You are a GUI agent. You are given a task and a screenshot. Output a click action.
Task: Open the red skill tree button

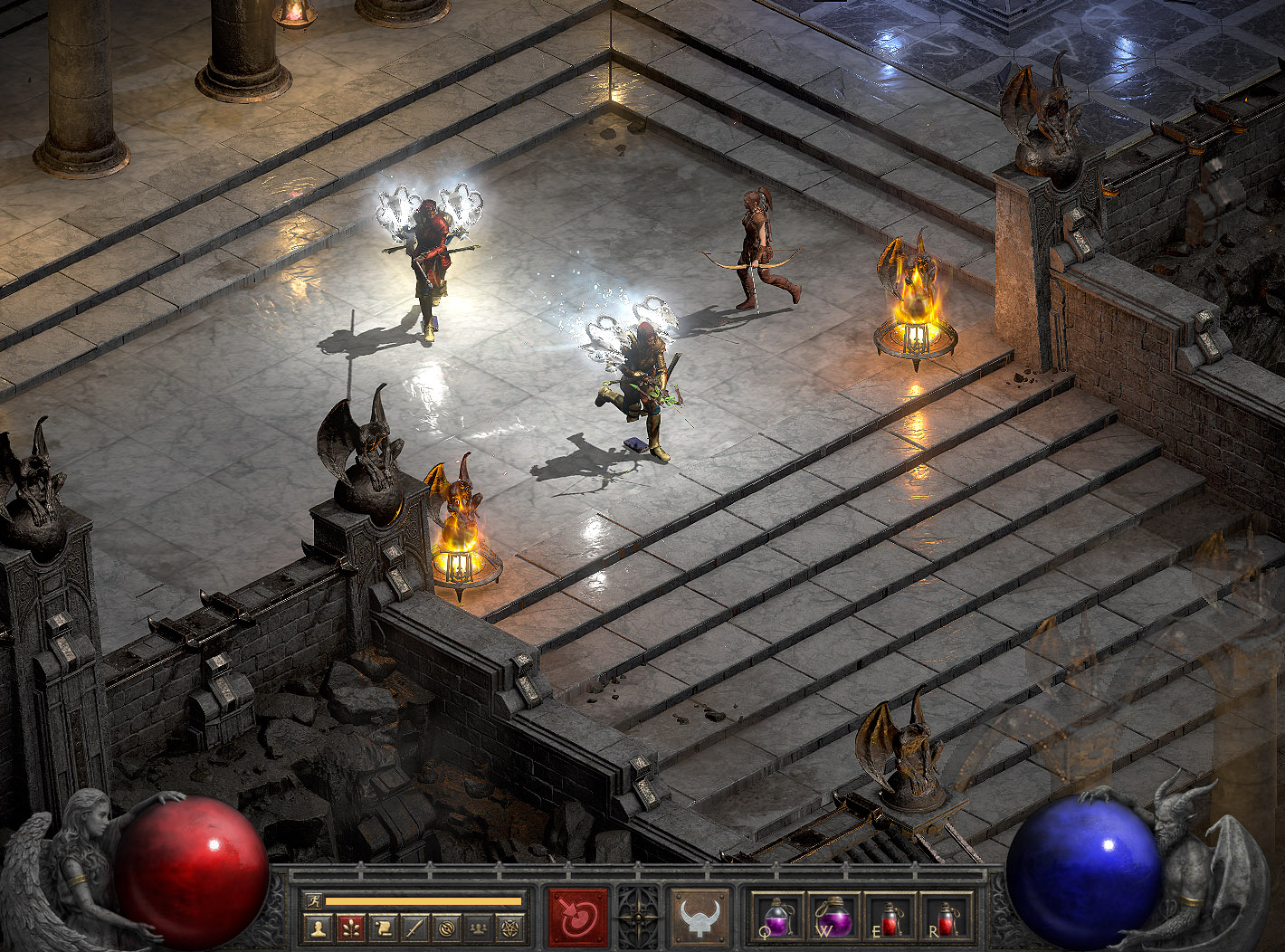tap(350, 928)
